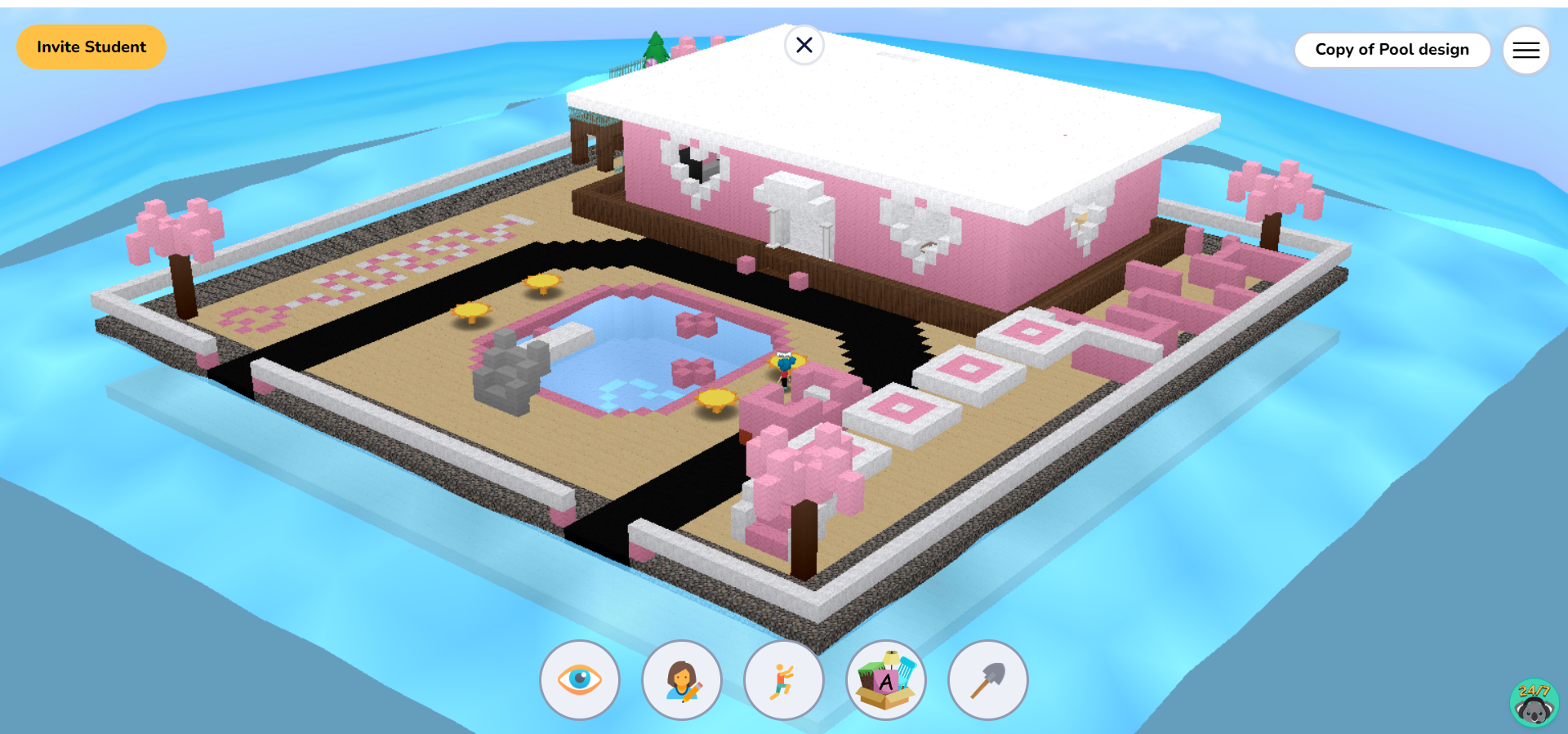Viewport: 1568px width, 734px height.
Task: Click the gray rock pile near the pool
Action: (x=506, y=376)
